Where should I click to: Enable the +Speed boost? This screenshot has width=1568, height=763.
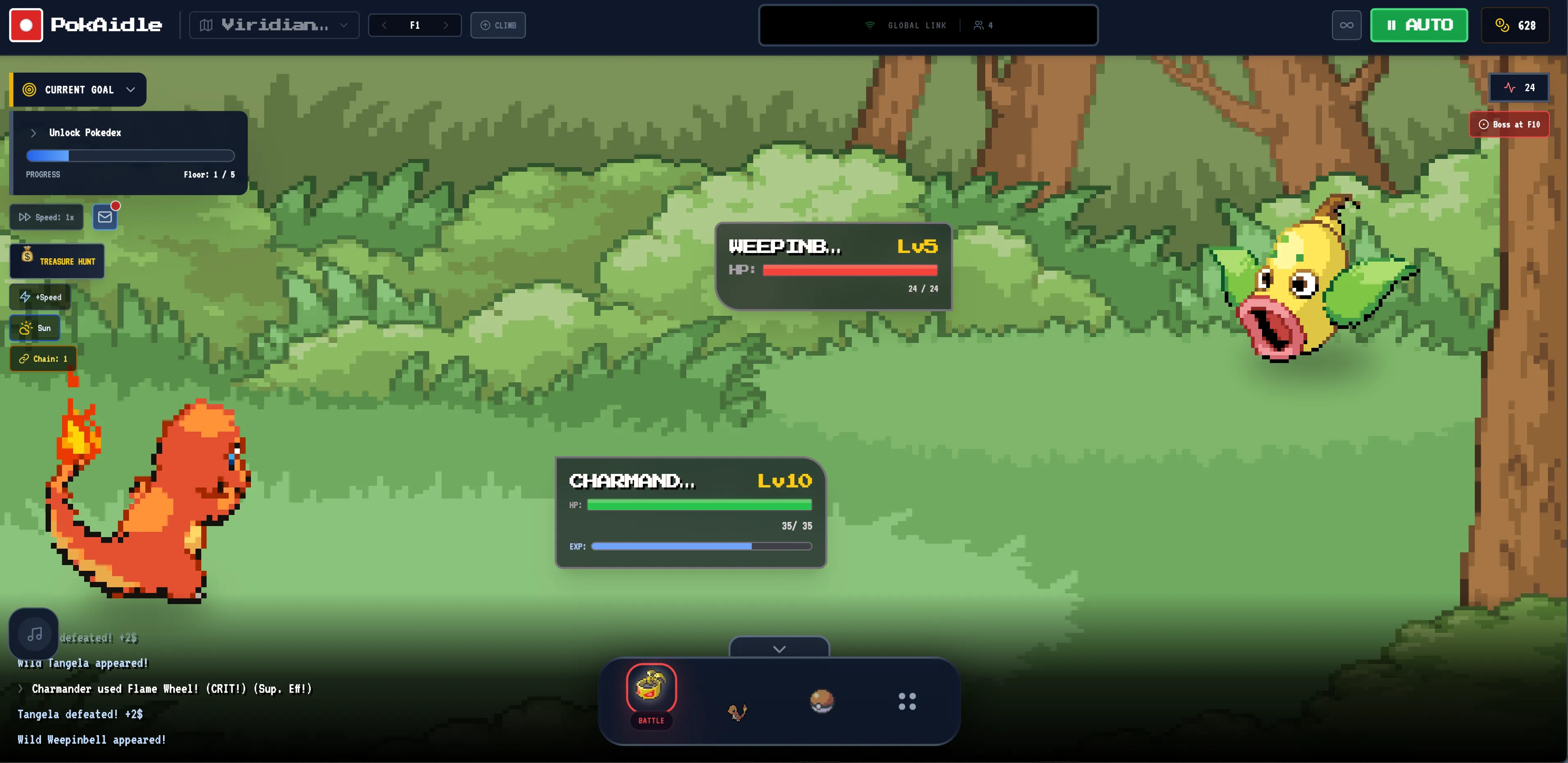pos(40,297)
